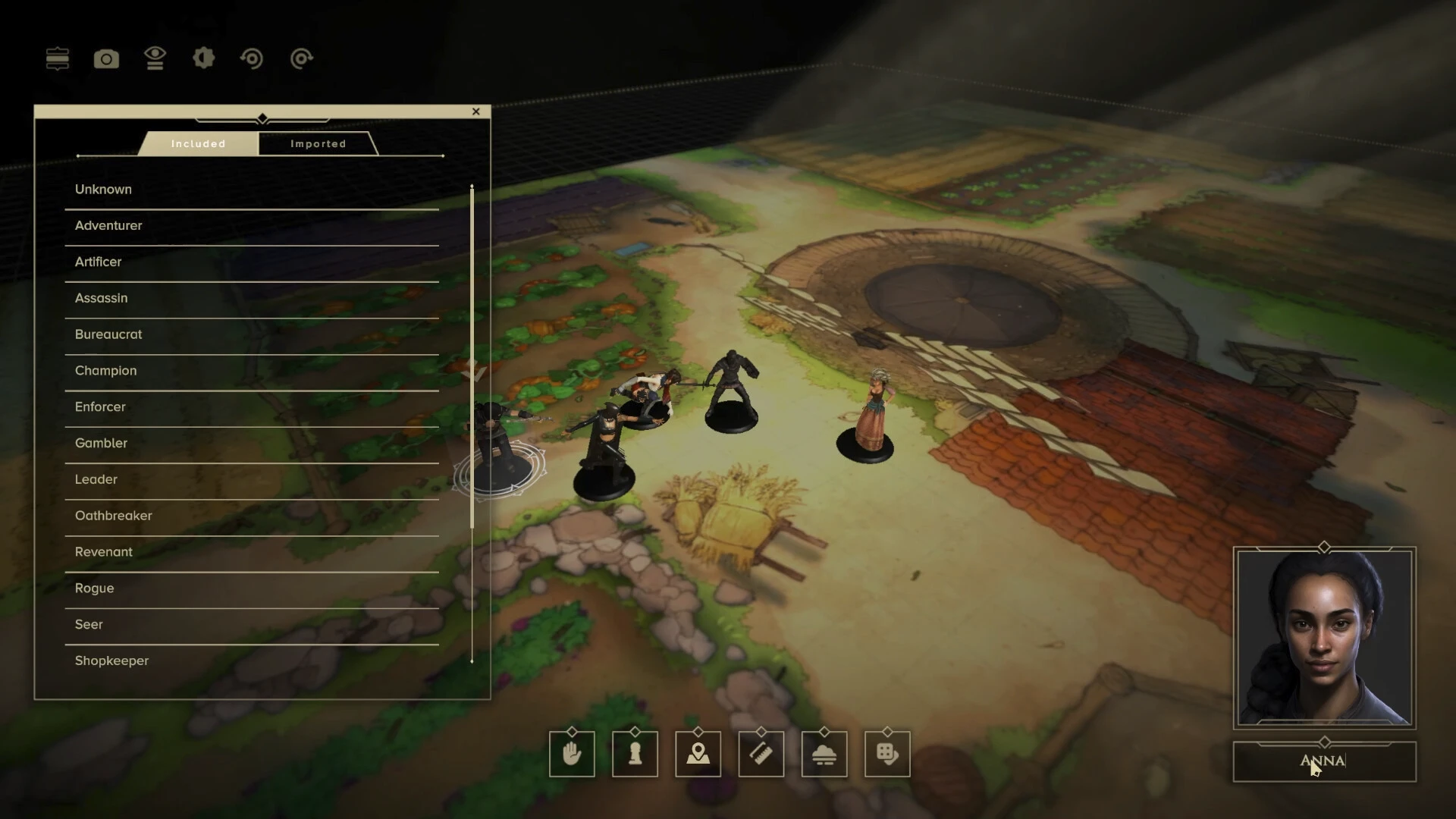Open the visibility eye icon in the toolbar

click(155, 58)
